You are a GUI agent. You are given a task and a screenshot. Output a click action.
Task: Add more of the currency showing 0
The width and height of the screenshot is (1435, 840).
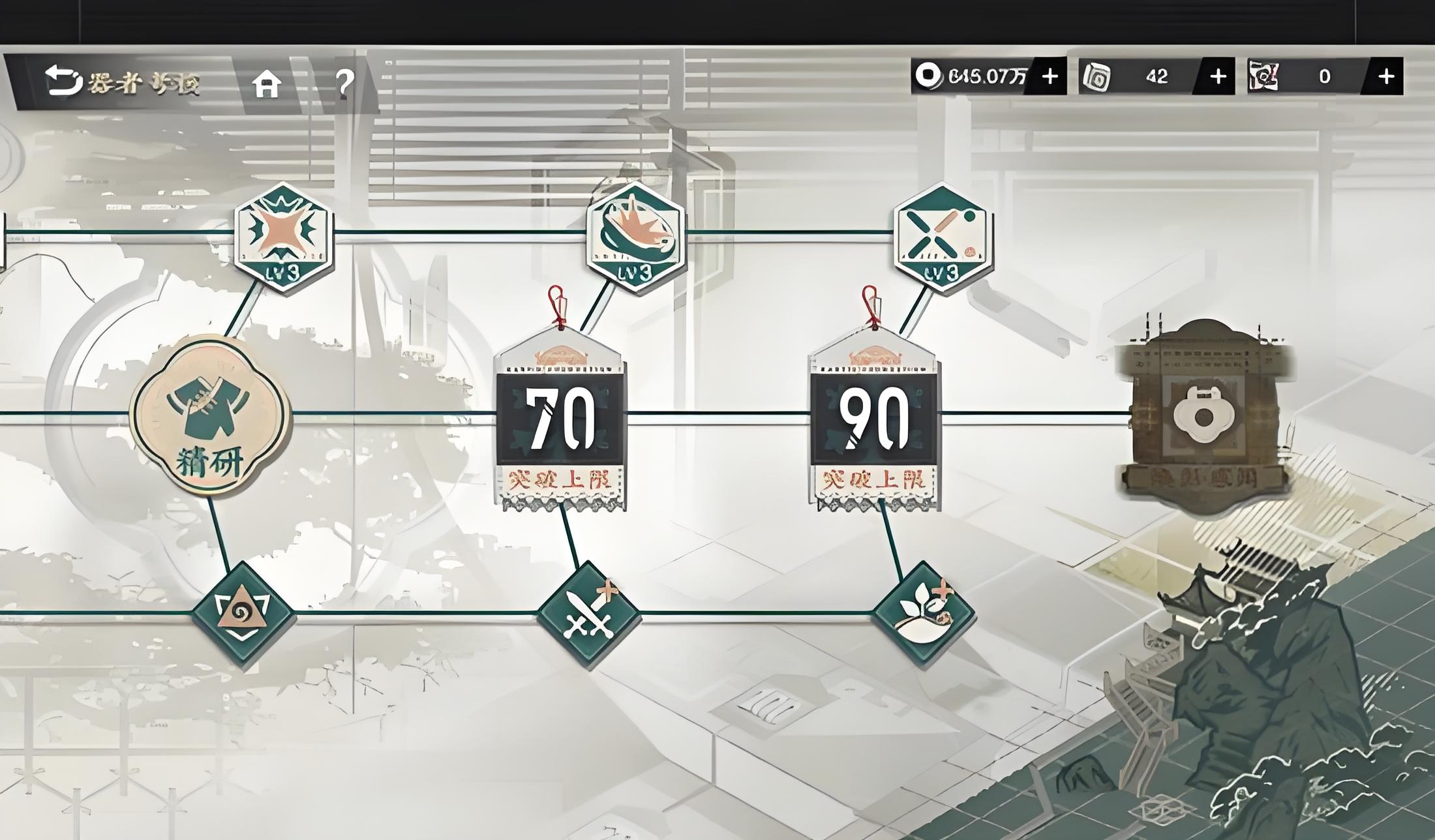click(x=1385, y=77)
